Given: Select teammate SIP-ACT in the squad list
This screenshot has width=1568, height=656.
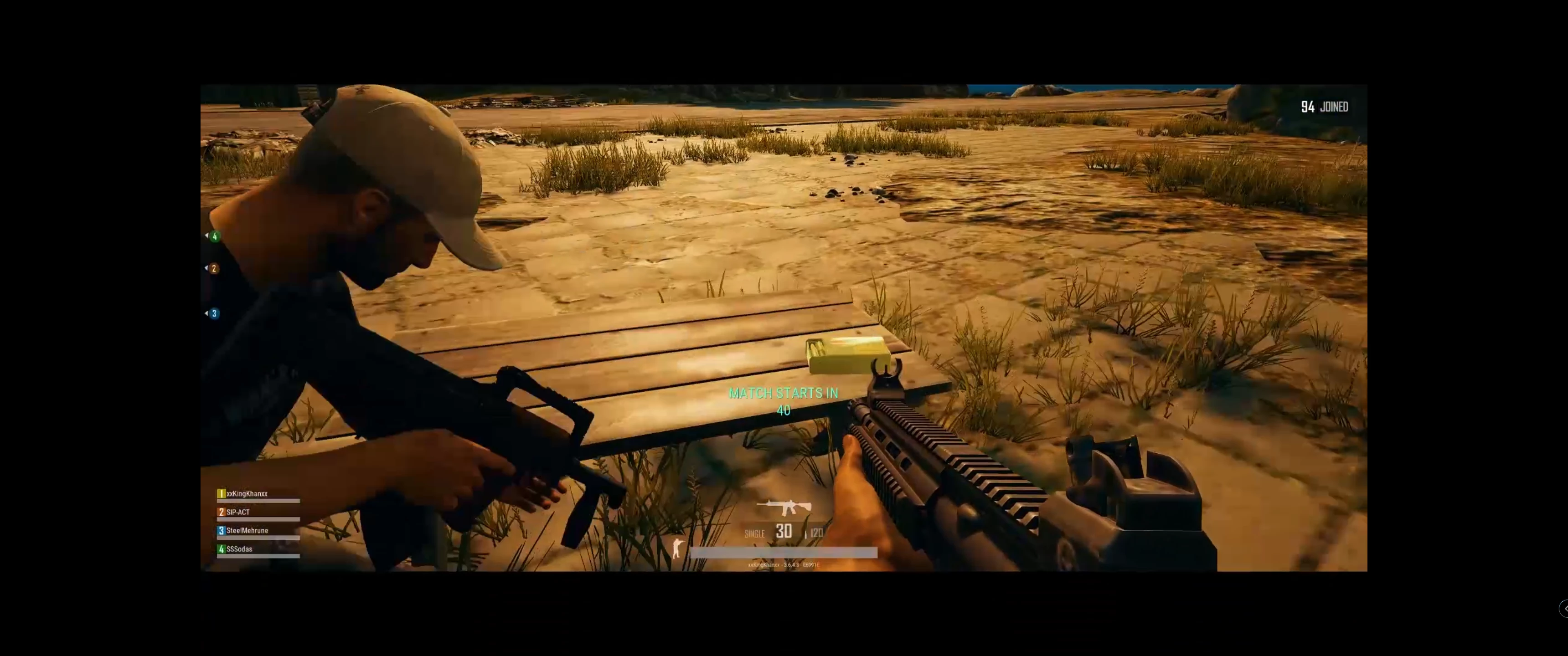Looking at the screenshot, I should pos(238,512).
